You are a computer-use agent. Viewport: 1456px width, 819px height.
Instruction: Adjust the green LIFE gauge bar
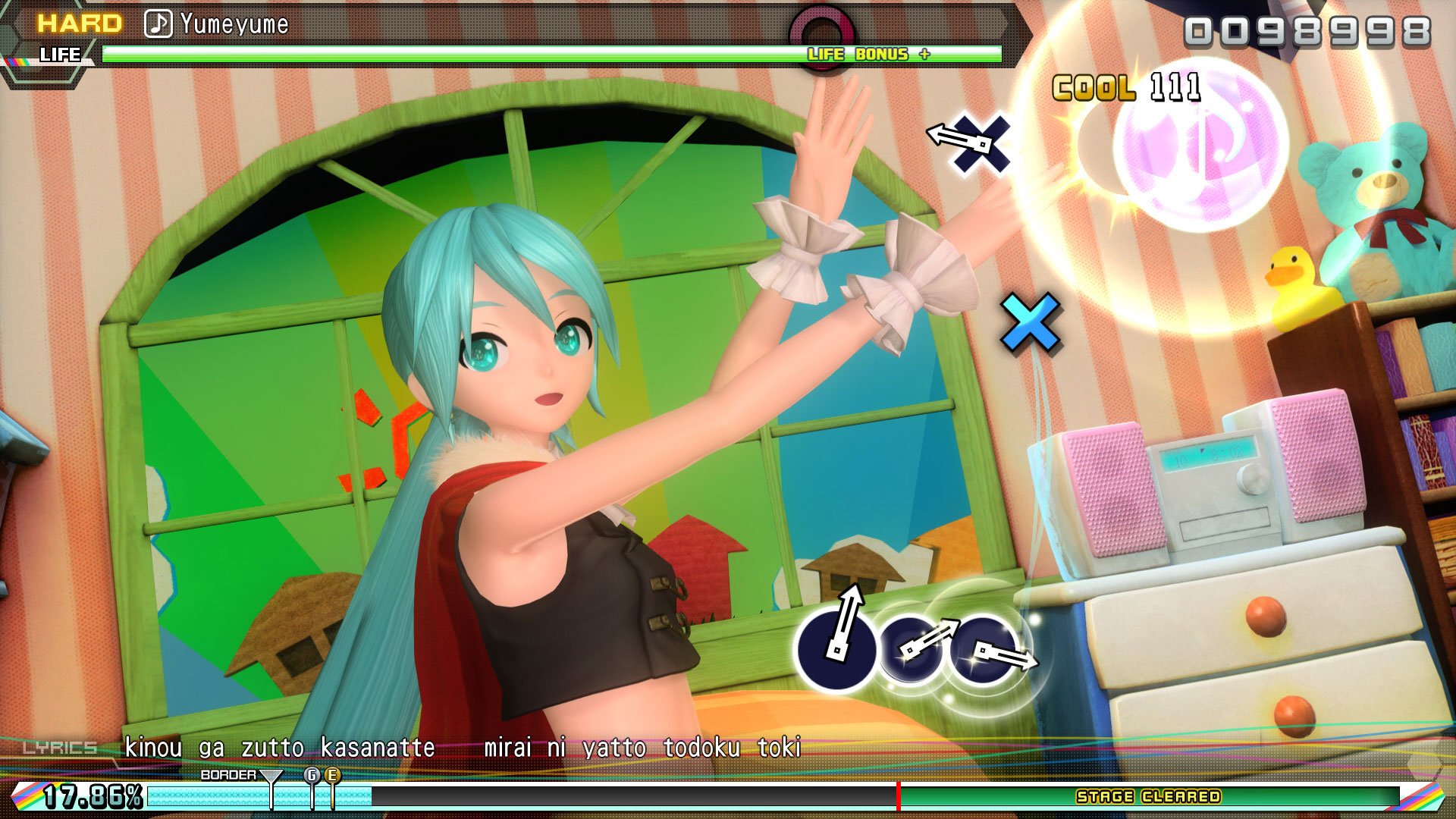coord(455,53)
